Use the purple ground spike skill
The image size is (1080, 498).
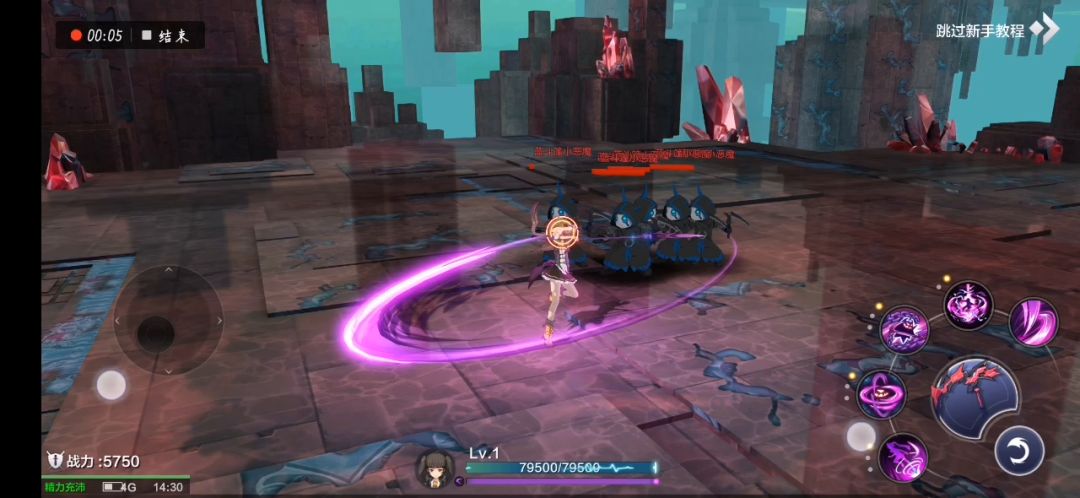902,457
